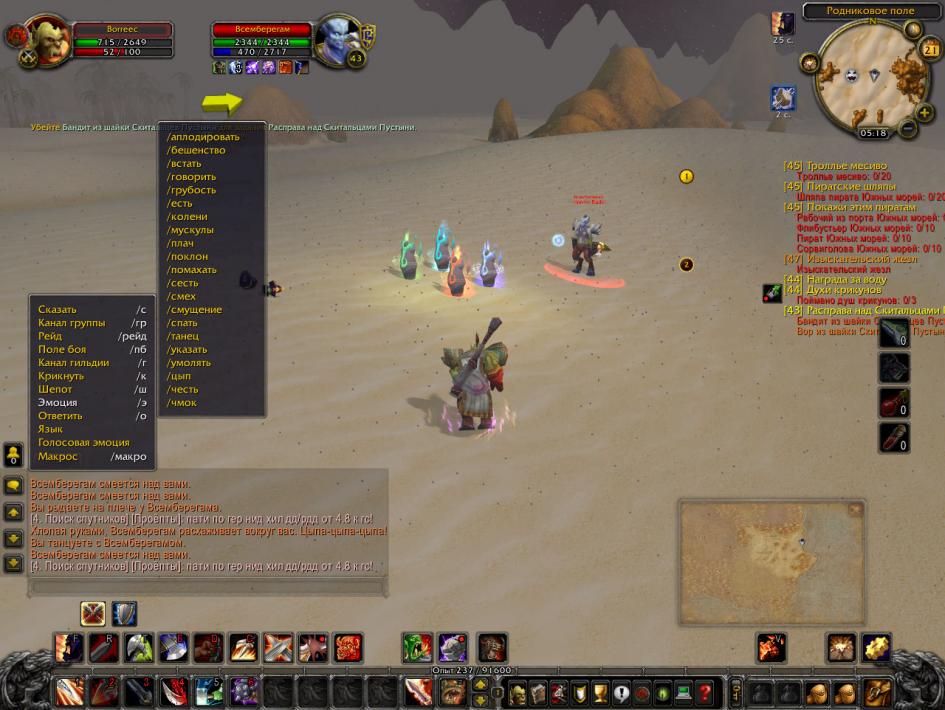Choose the /поклон emote

[187, 256]
